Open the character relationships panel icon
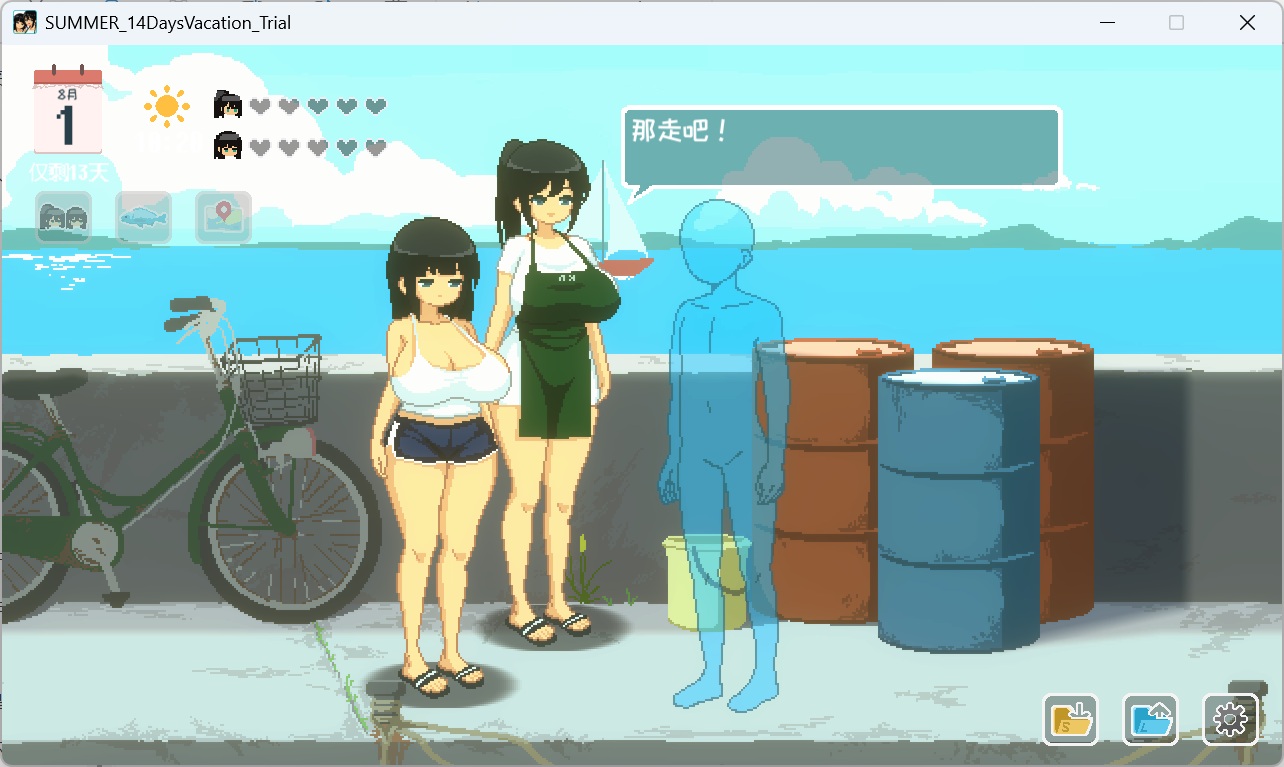This screenshot has width=1284, height=767. point(63,216)
